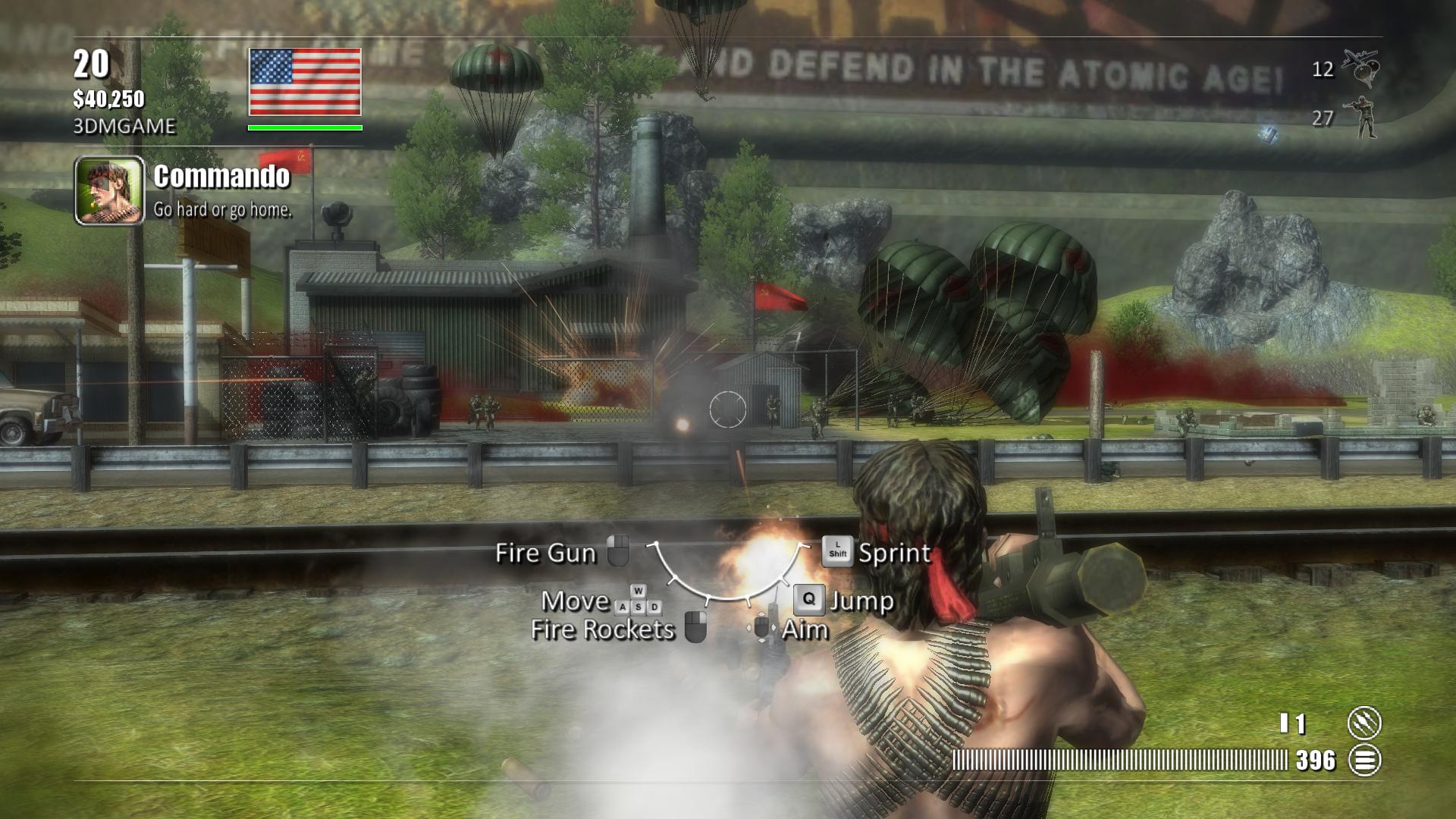Click the Commando portrait icon
This screenshot has height=819, width=1456.
(x=109, y=190)
